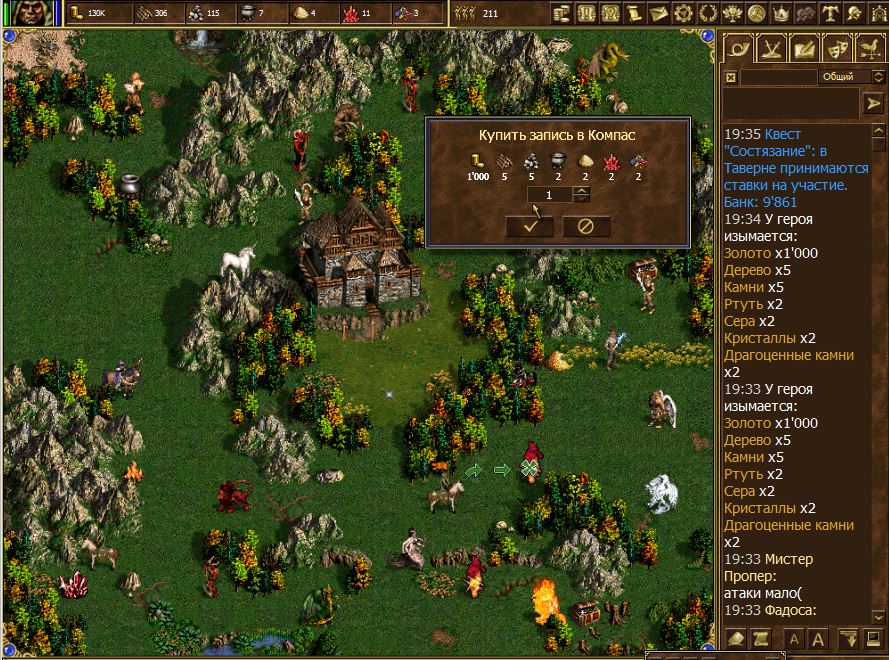Confirm the Compass record purchase with the checkmark
This screenshot has height=660, width=889.
(x=530, y=225)
